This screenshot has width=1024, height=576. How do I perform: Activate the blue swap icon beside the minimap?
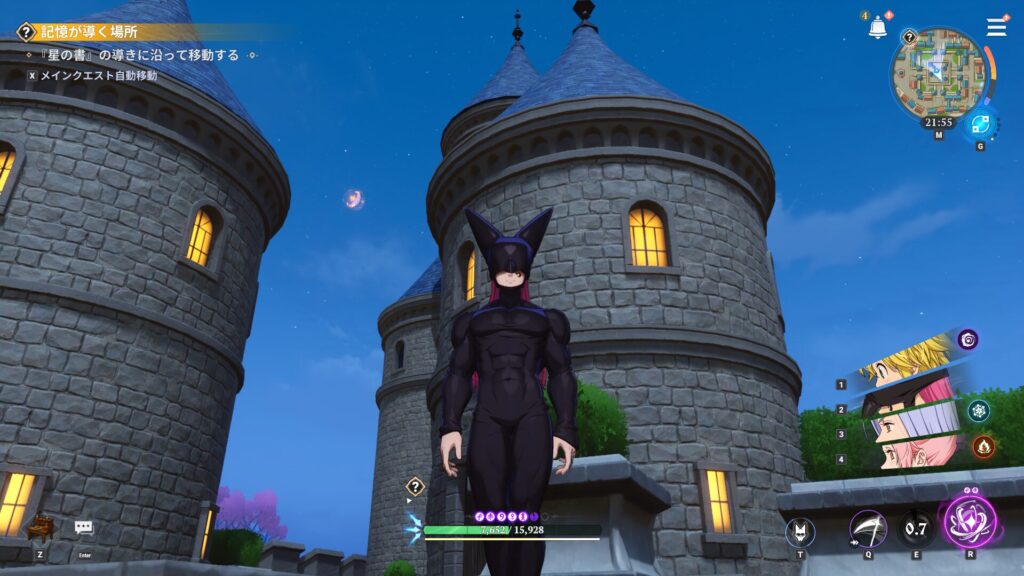click(x=979, y=125)
